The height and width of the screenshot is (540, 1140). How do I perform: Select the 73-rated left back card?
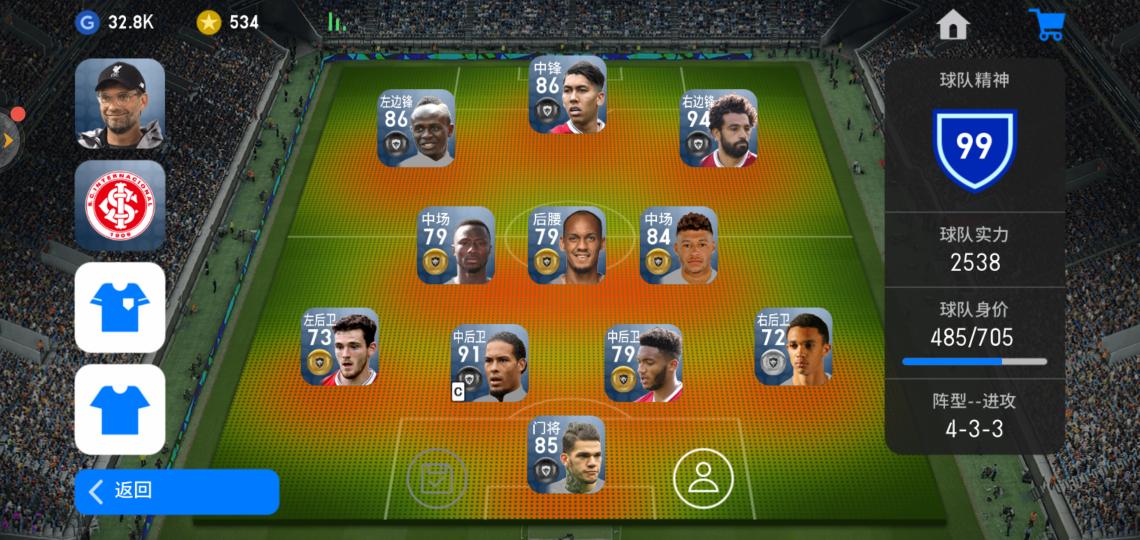[x=340, y=346]
